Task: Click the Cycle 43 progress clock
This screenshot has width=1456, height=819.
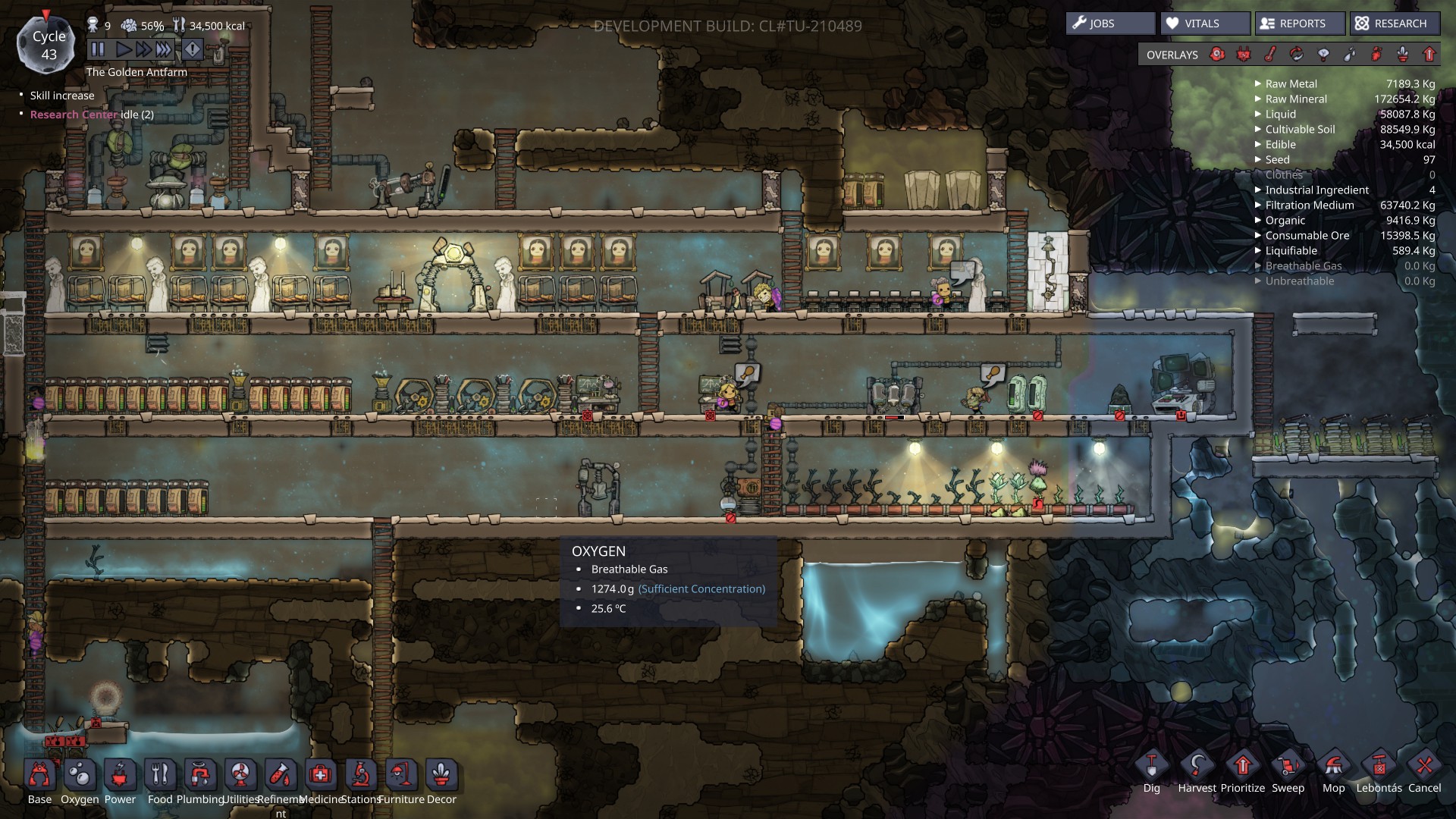Action: [48, 43]
